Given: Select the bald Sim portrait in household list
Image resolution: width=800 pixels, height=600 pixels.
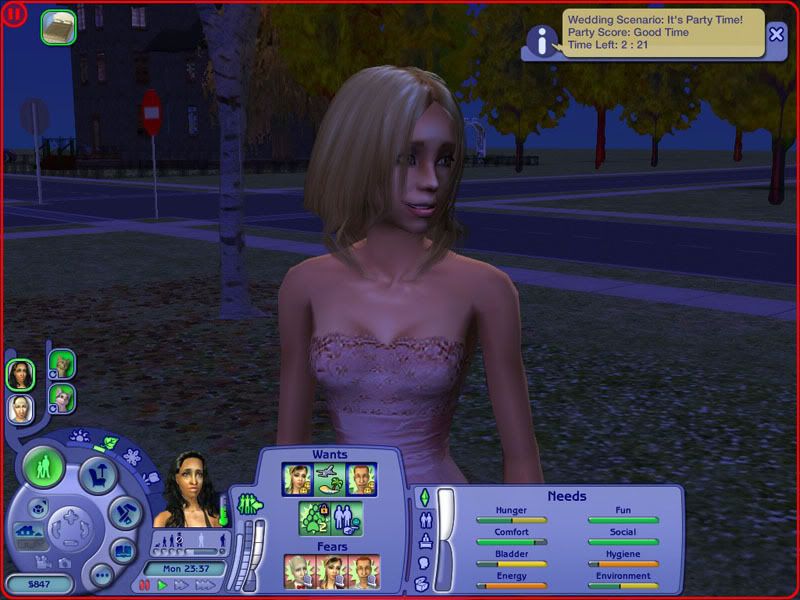Looking at the screenshot, I should (x=21, y=407).
